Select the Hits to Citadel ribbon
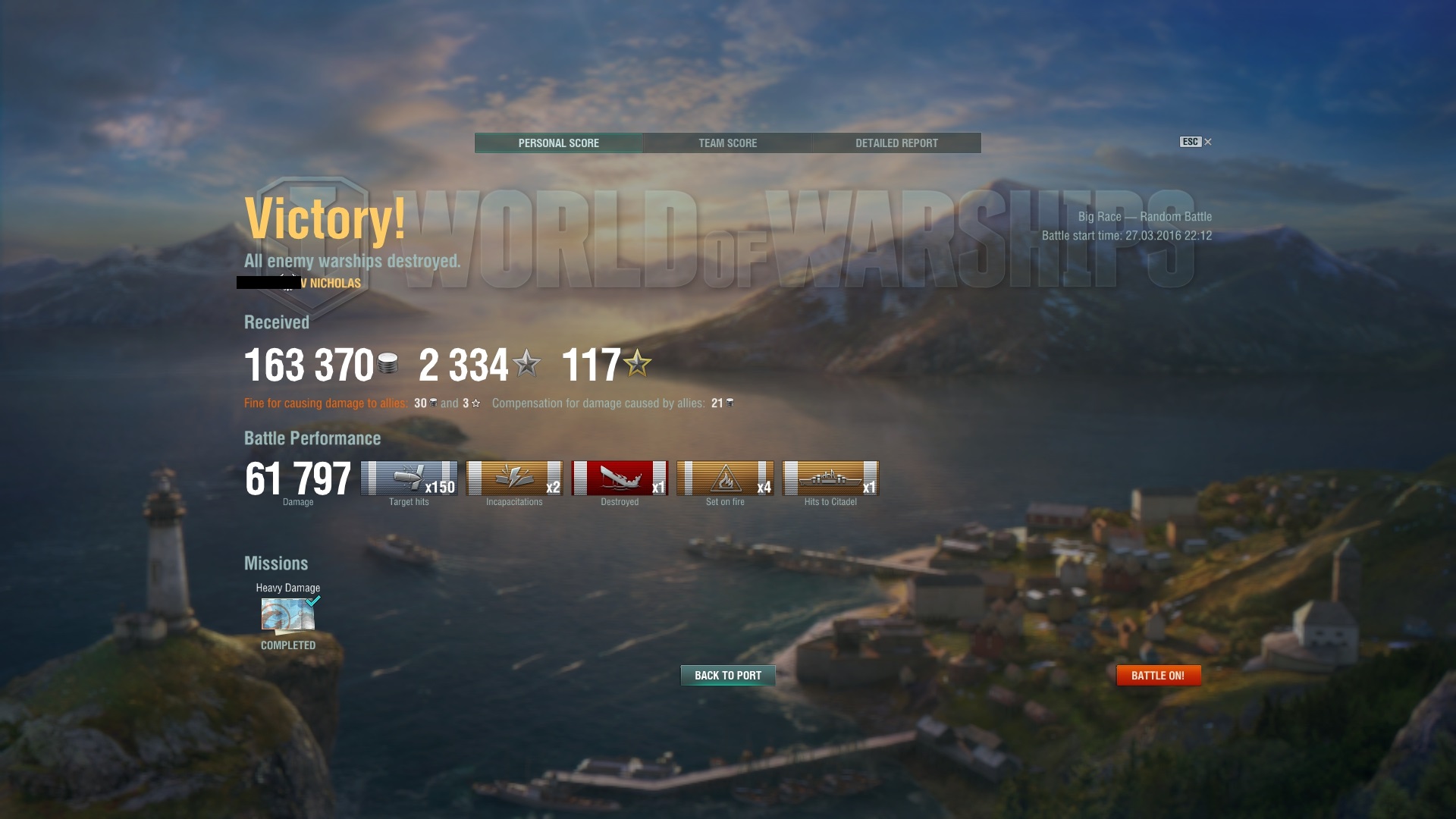Viewport: 1456px width, 819px height. 830,479
